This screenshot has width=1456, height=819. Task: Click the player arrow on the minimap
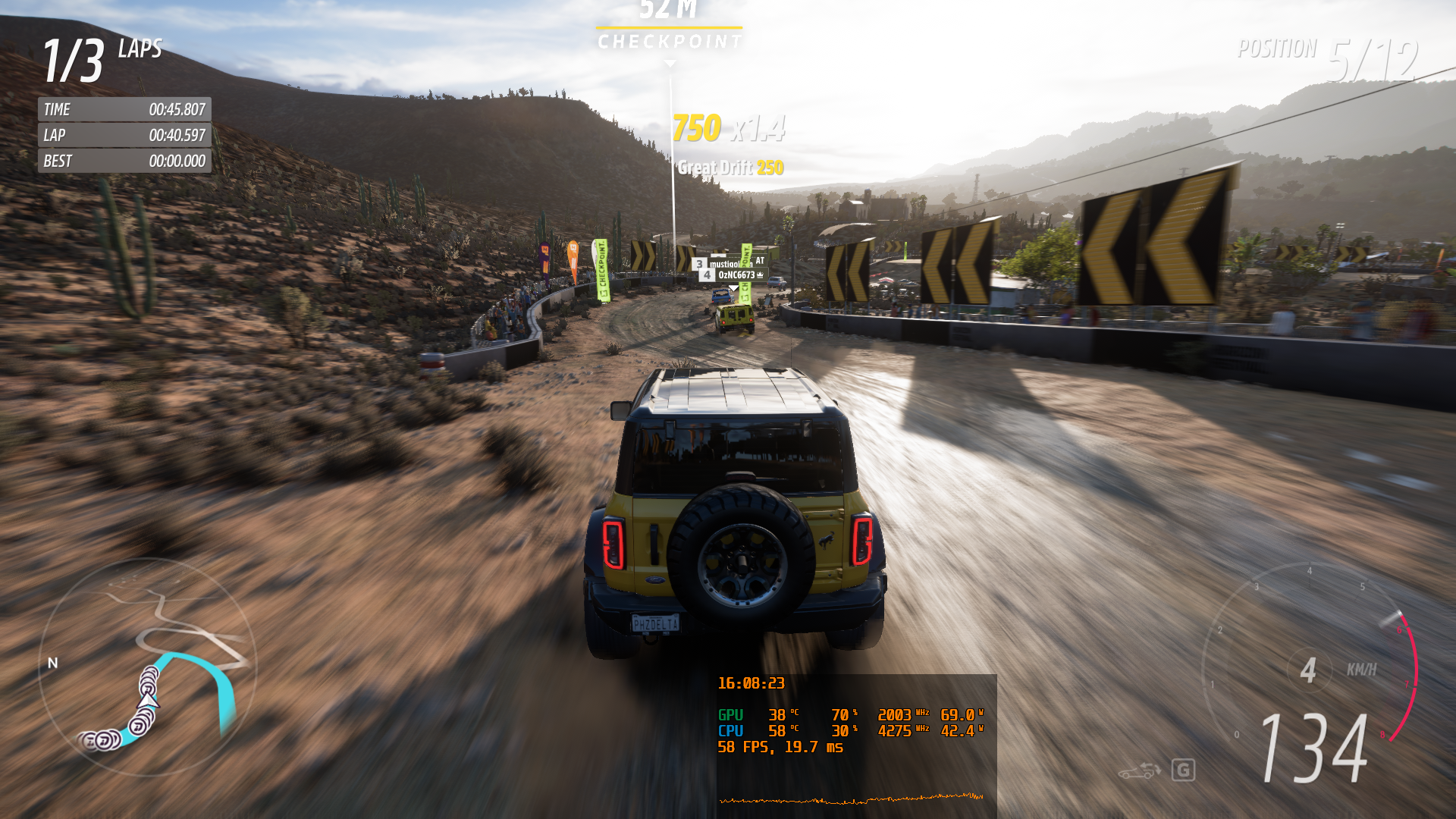149,700
